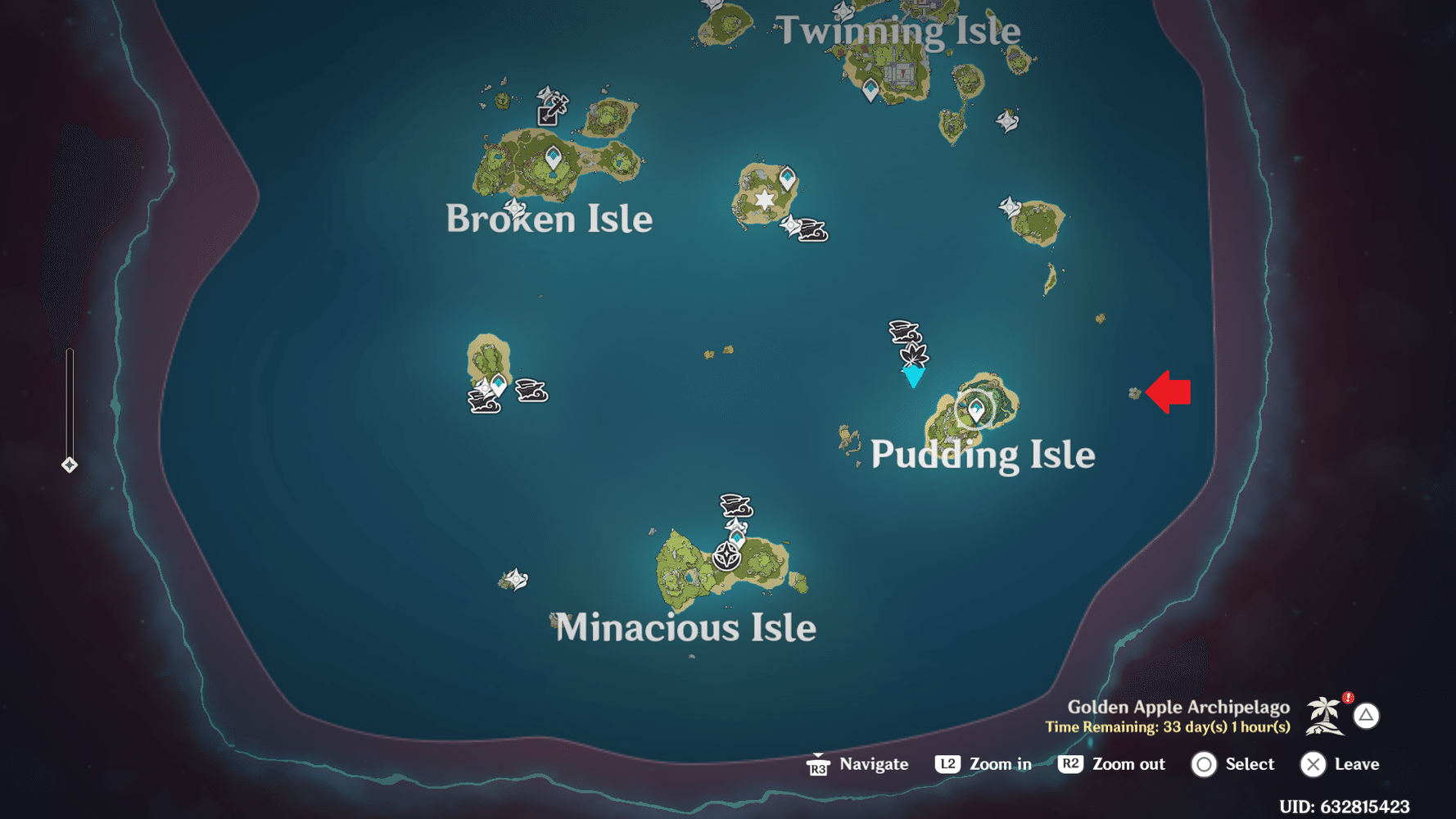The image size is (1456, 819).
Task: Activate Zoom out from the bottom bar
Action: click(1112, 764)
